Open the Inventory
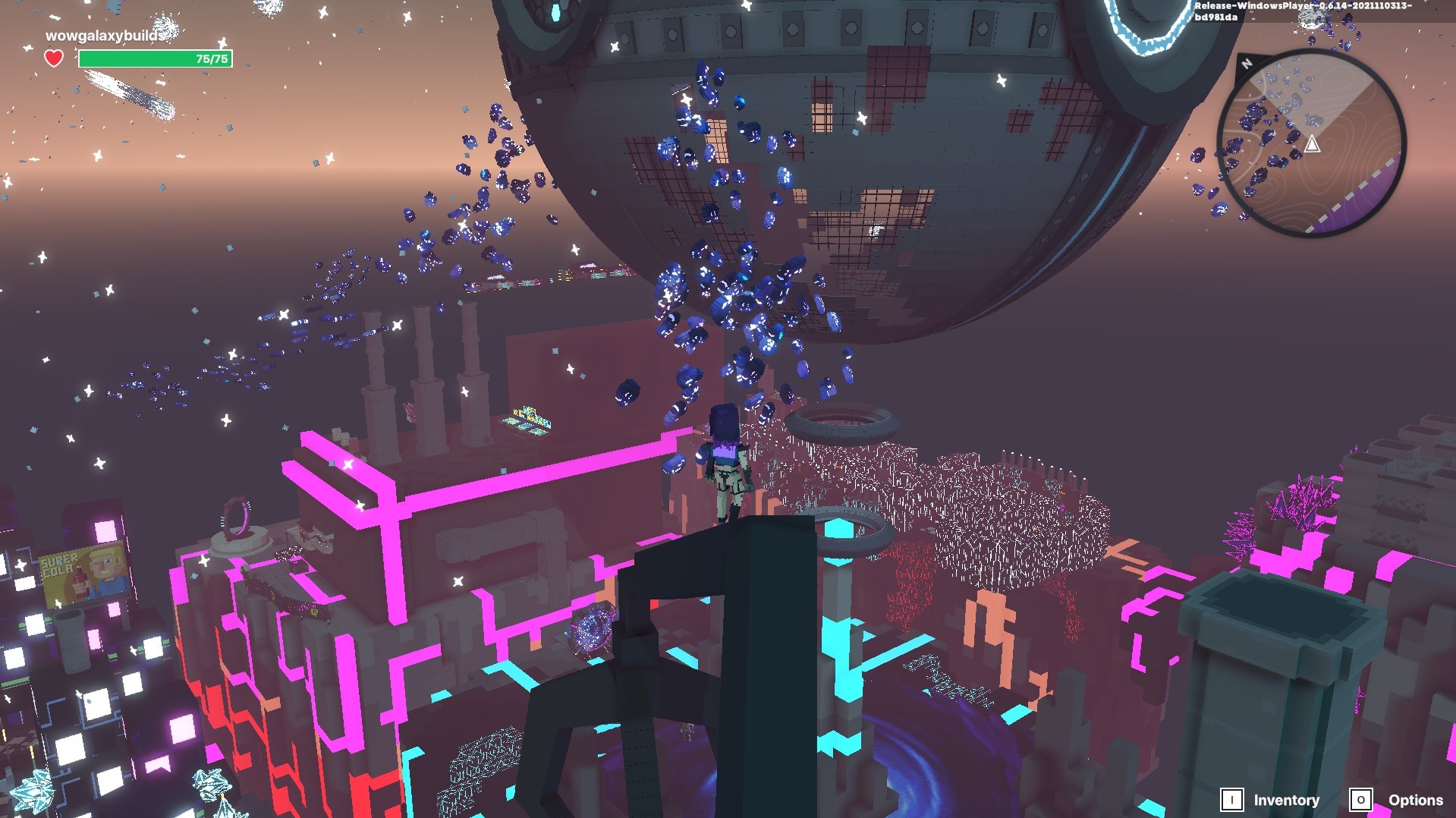 pos(1271,800)
